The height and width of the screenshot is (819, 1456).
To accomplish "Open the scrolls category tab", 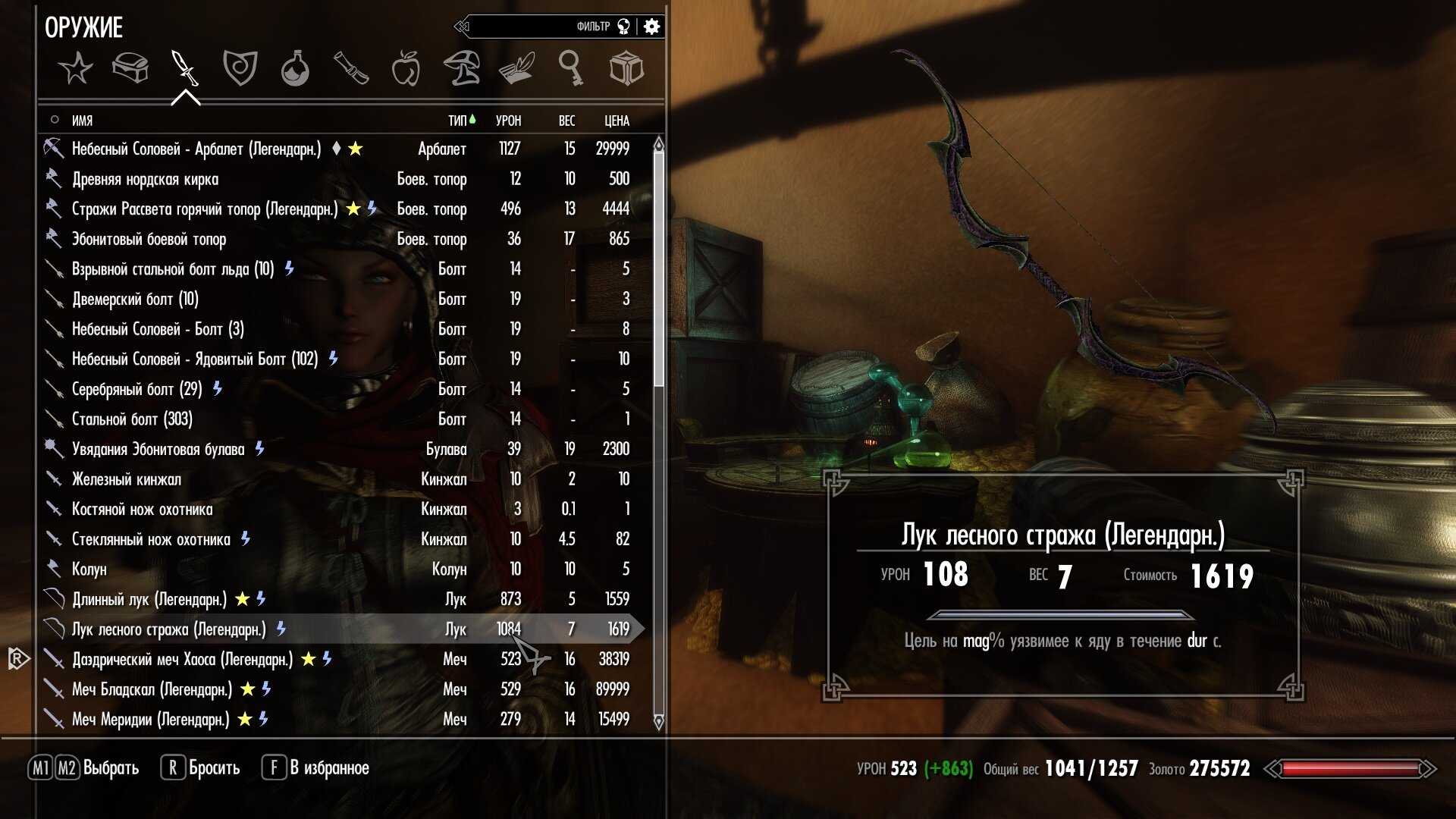I will [x=350, y=69].
